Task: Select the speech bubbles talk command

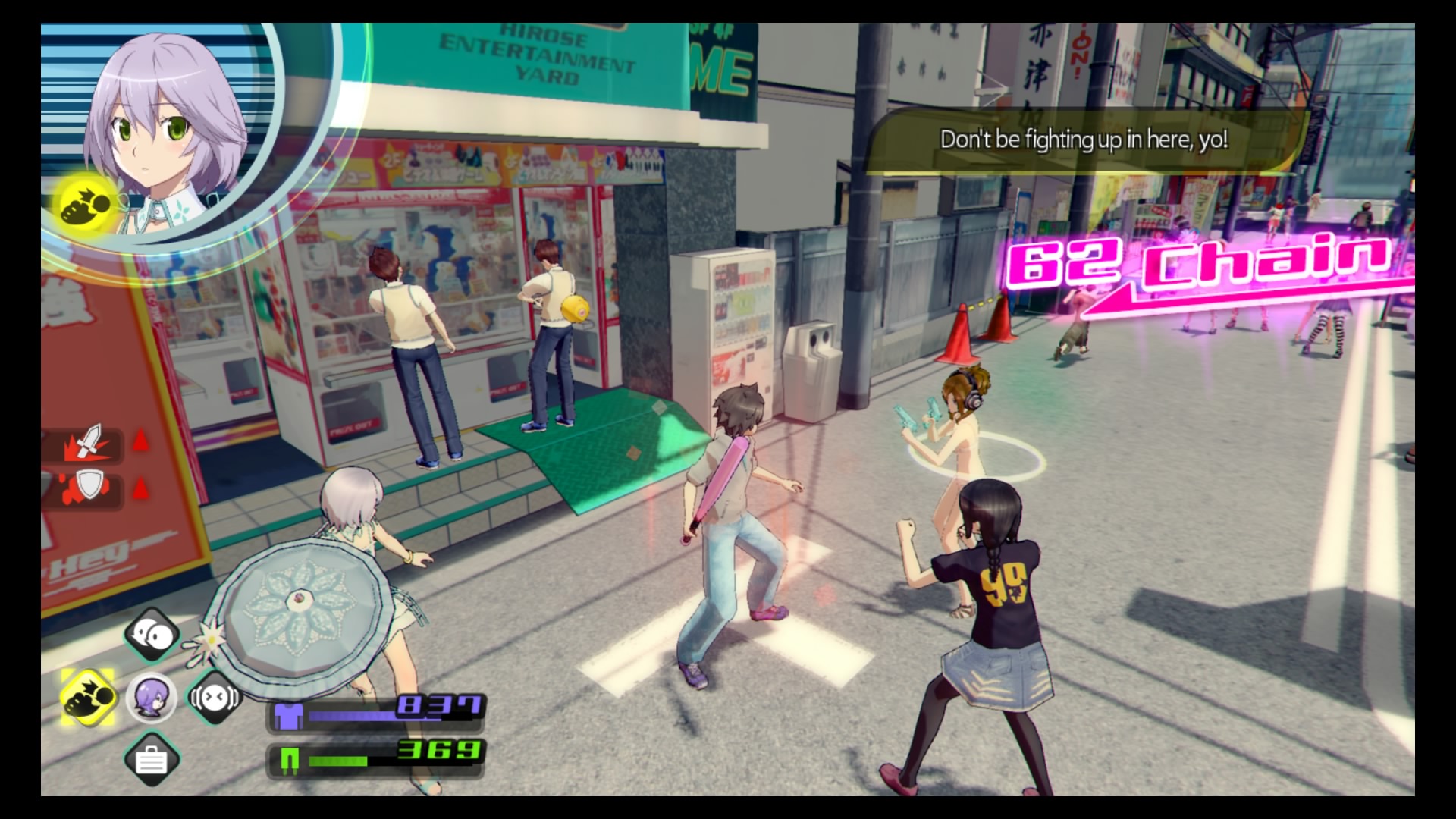Action: click(152, 634)
